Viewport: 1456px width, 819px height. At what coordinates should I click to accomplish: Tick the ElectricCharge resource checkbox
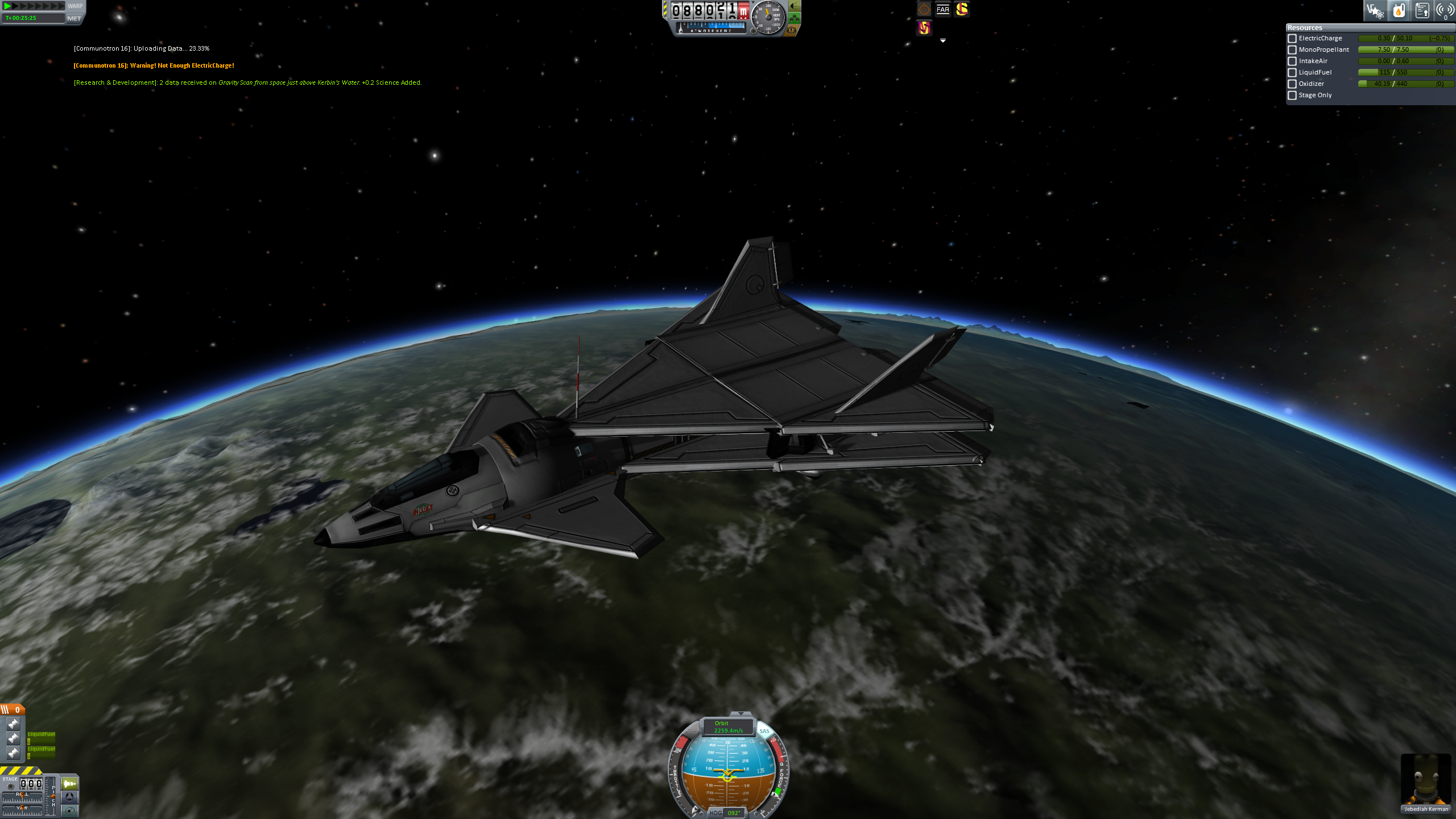1292,39
